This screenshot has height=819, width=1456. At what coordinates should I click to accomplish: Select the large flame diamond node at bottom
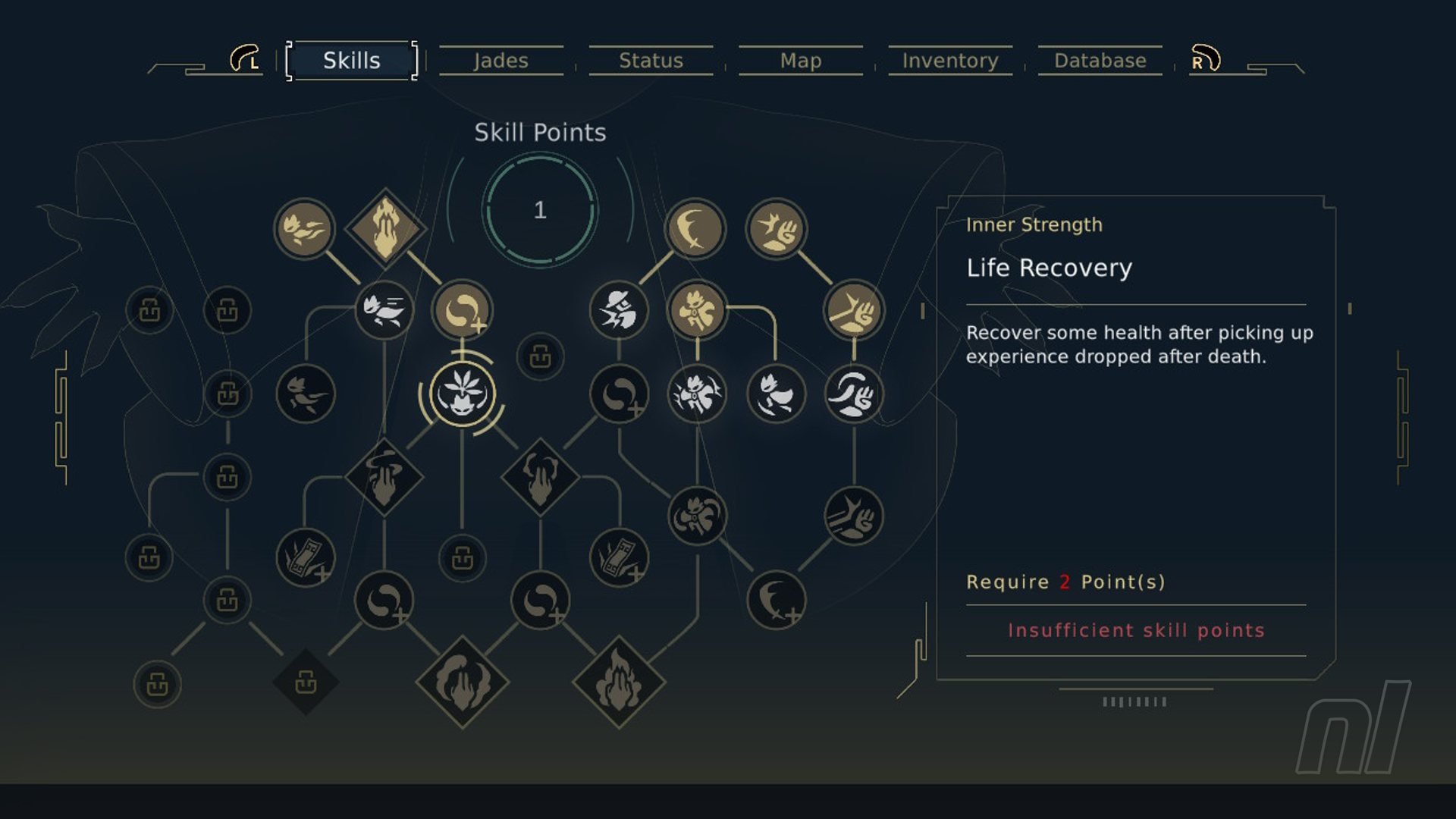click(x=619, y=682)
